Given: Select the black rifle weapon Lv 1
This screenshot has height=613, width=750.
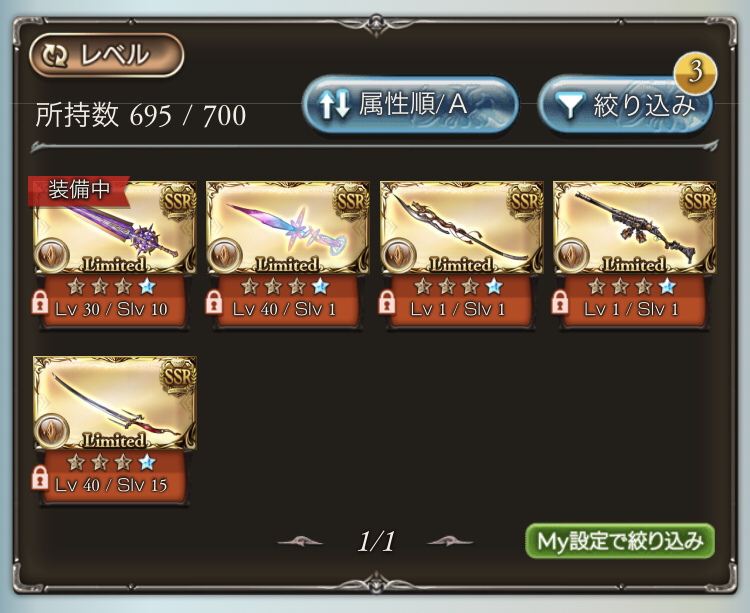Looking at the screenshot, I should point(635,231).
